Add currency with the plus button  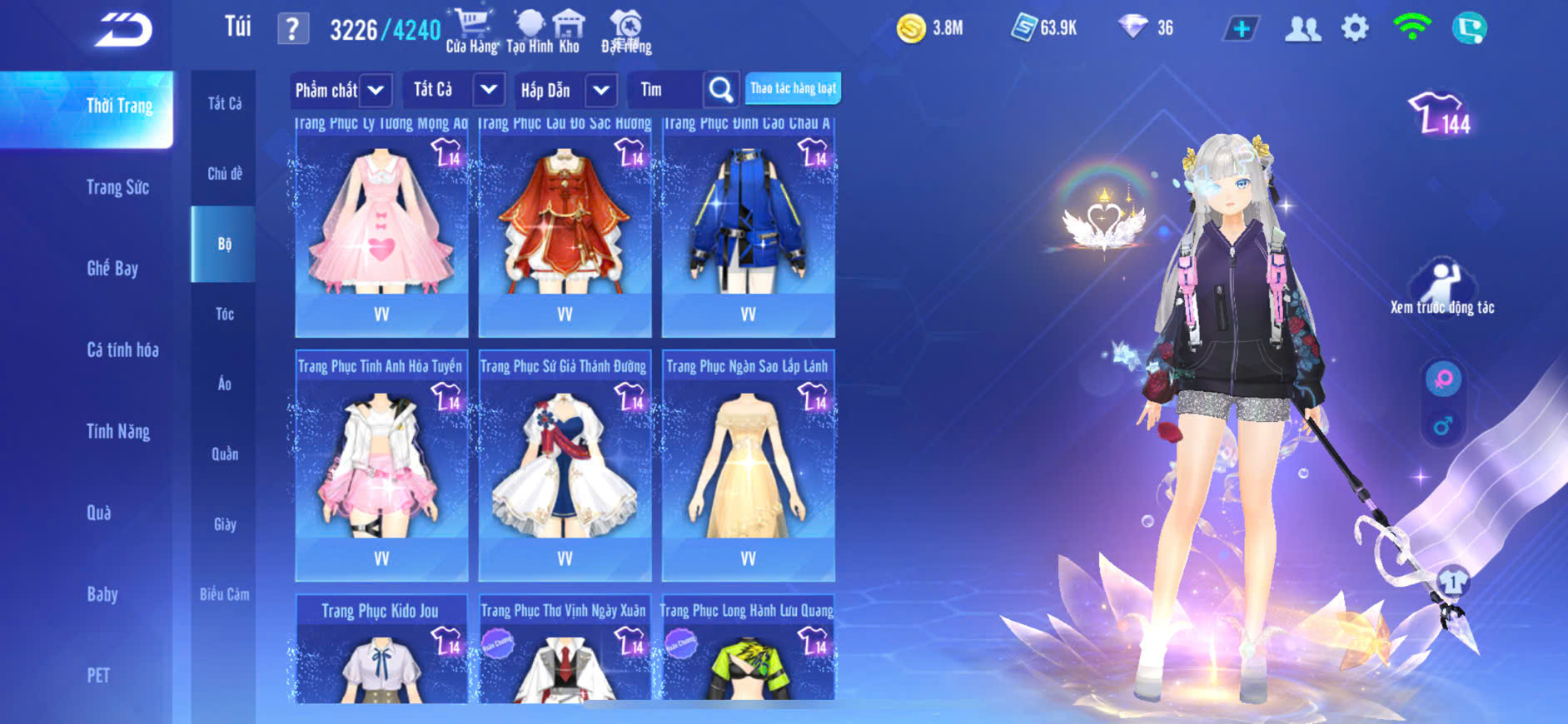pos(1241,29)
